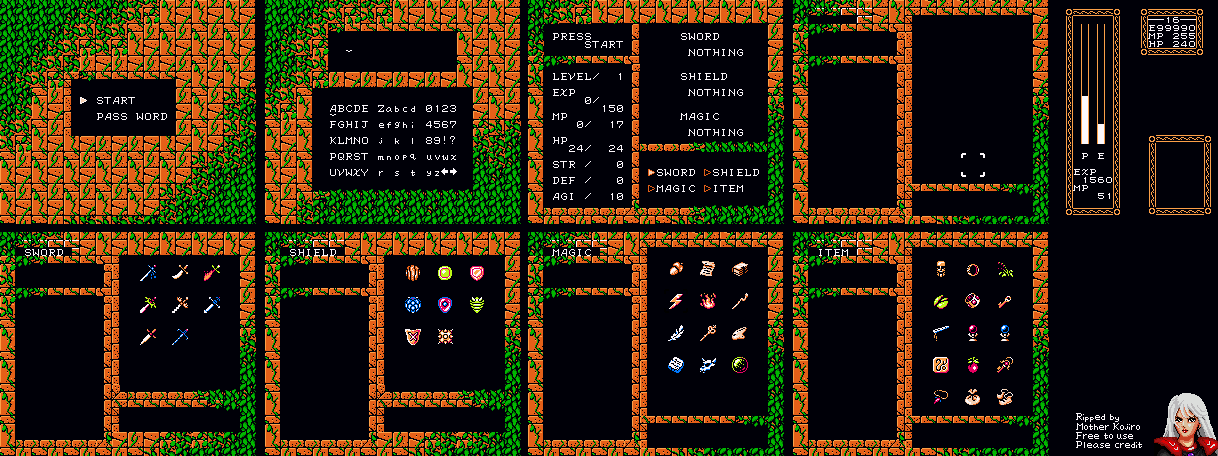Select the spiked sun-shaped shield
Screen dimensions: 1218x456
445,336
